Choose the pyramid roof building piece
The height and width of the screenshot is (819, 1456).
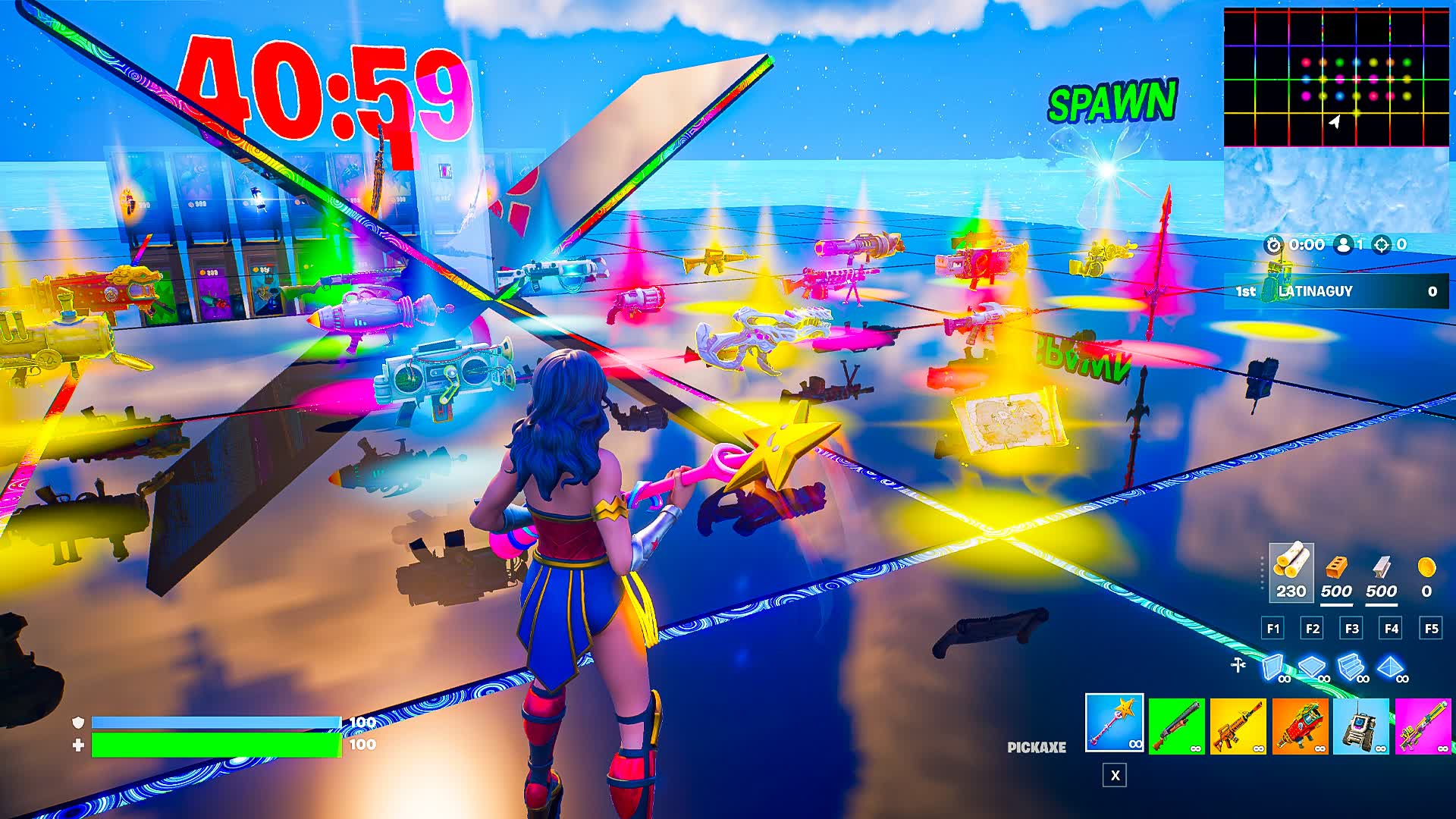pos(1392,668)
